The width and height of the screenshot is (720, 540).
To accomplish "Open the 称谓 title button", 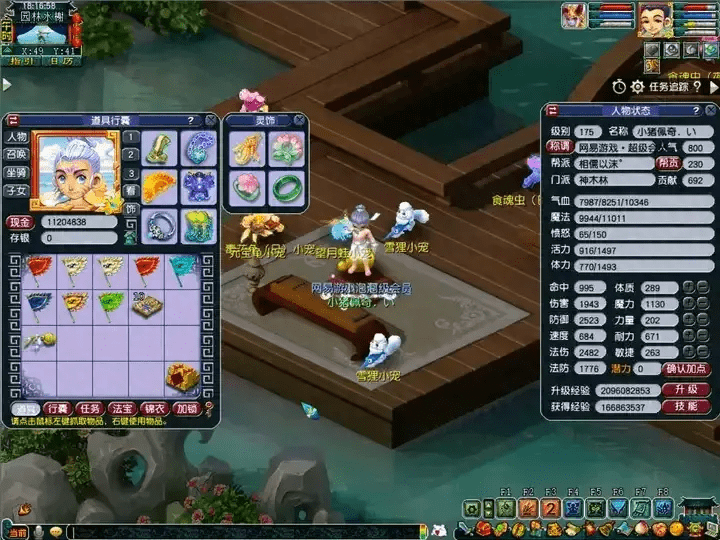I will coord(559,147).
